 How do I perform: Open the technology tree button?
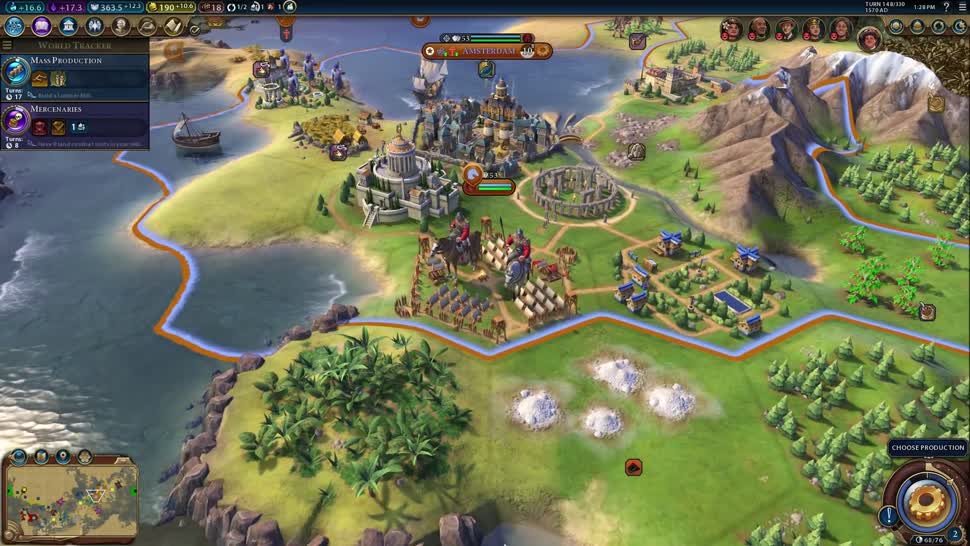tap(16, 26)
